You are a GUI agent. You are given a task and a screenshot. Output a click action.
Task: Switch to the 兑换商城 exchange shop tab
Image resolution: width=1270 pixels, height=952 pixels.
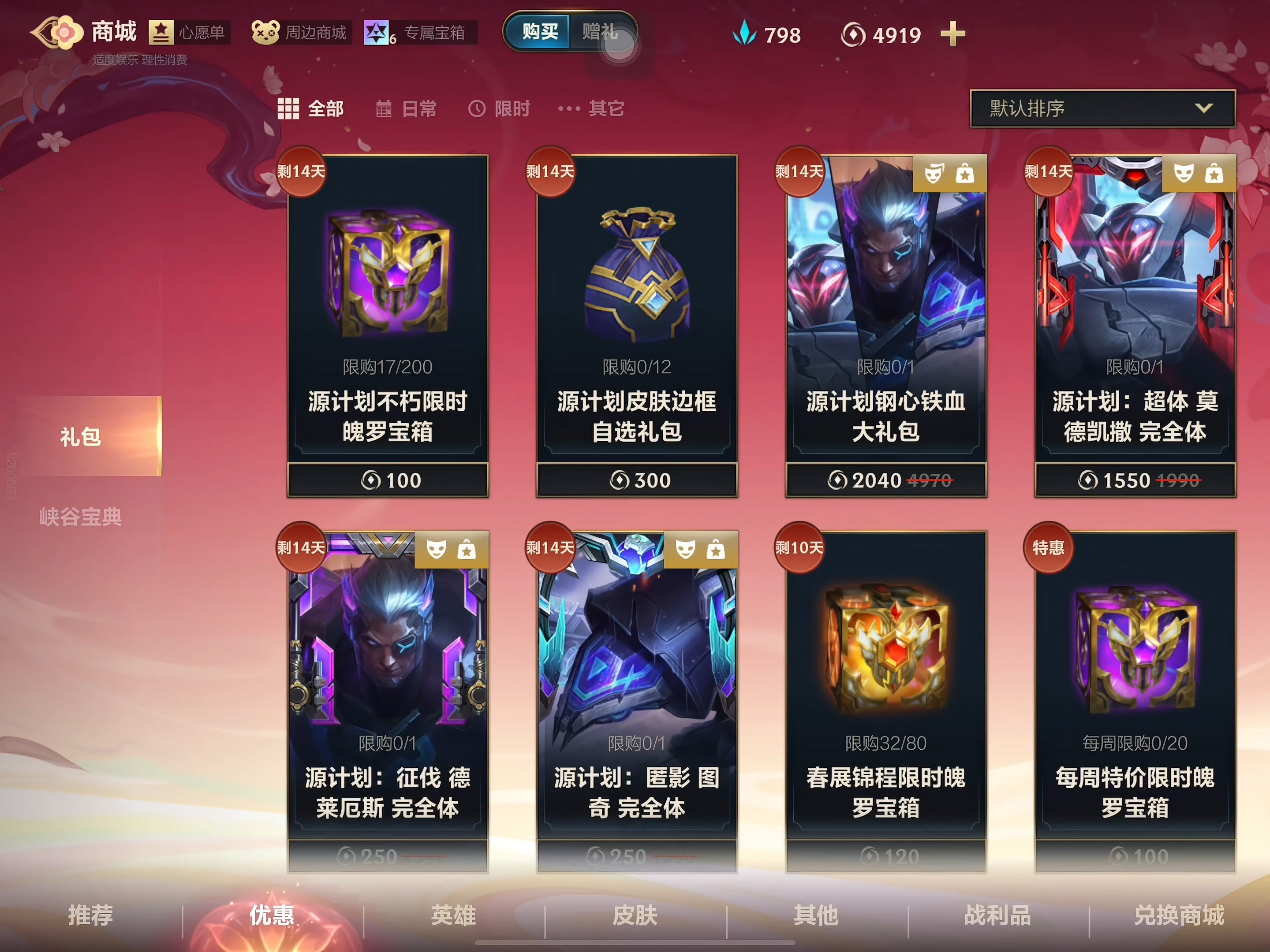point(1179,915)
